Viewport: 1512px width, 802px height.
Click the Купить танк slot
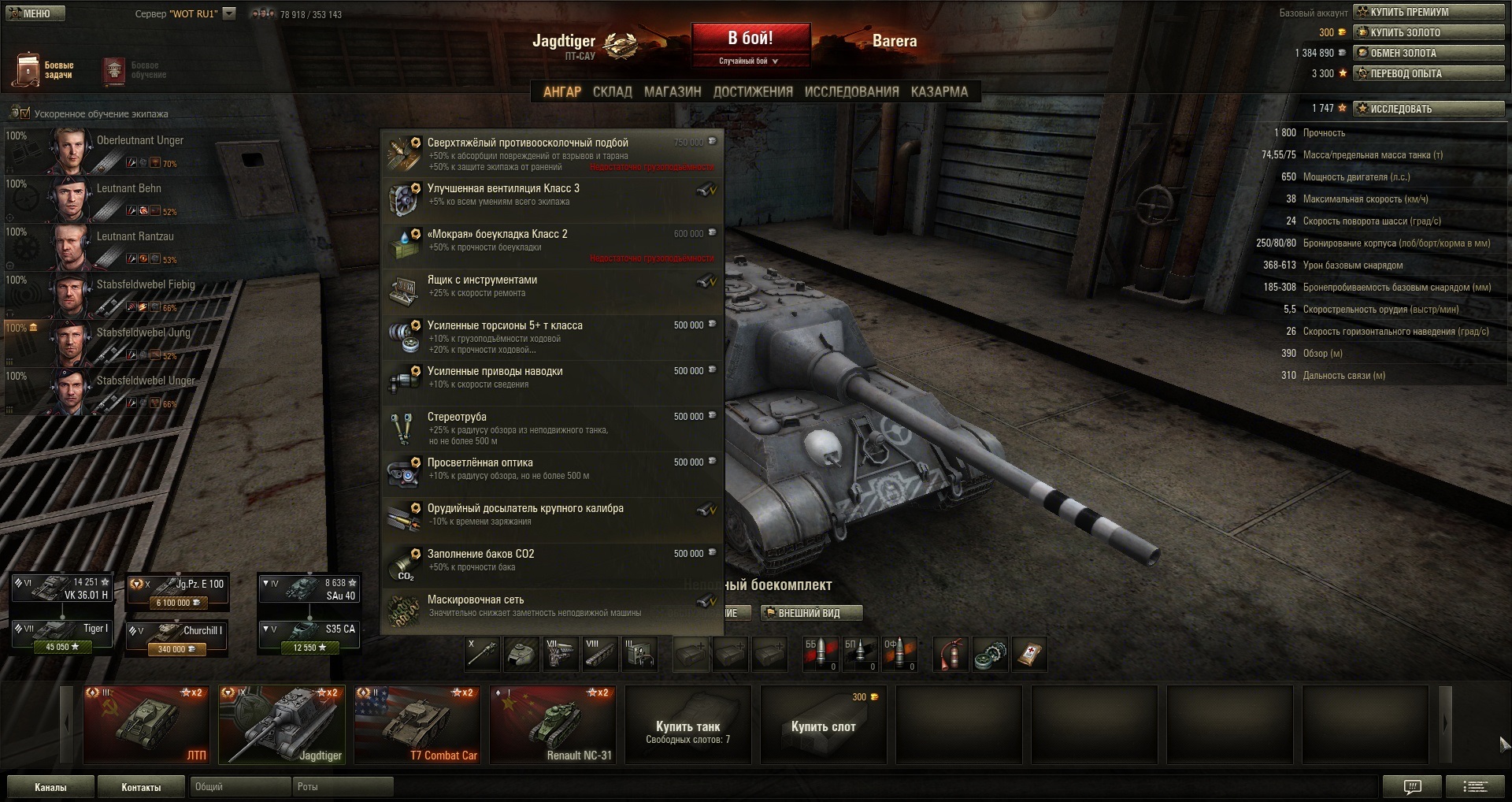click(688, 725)
